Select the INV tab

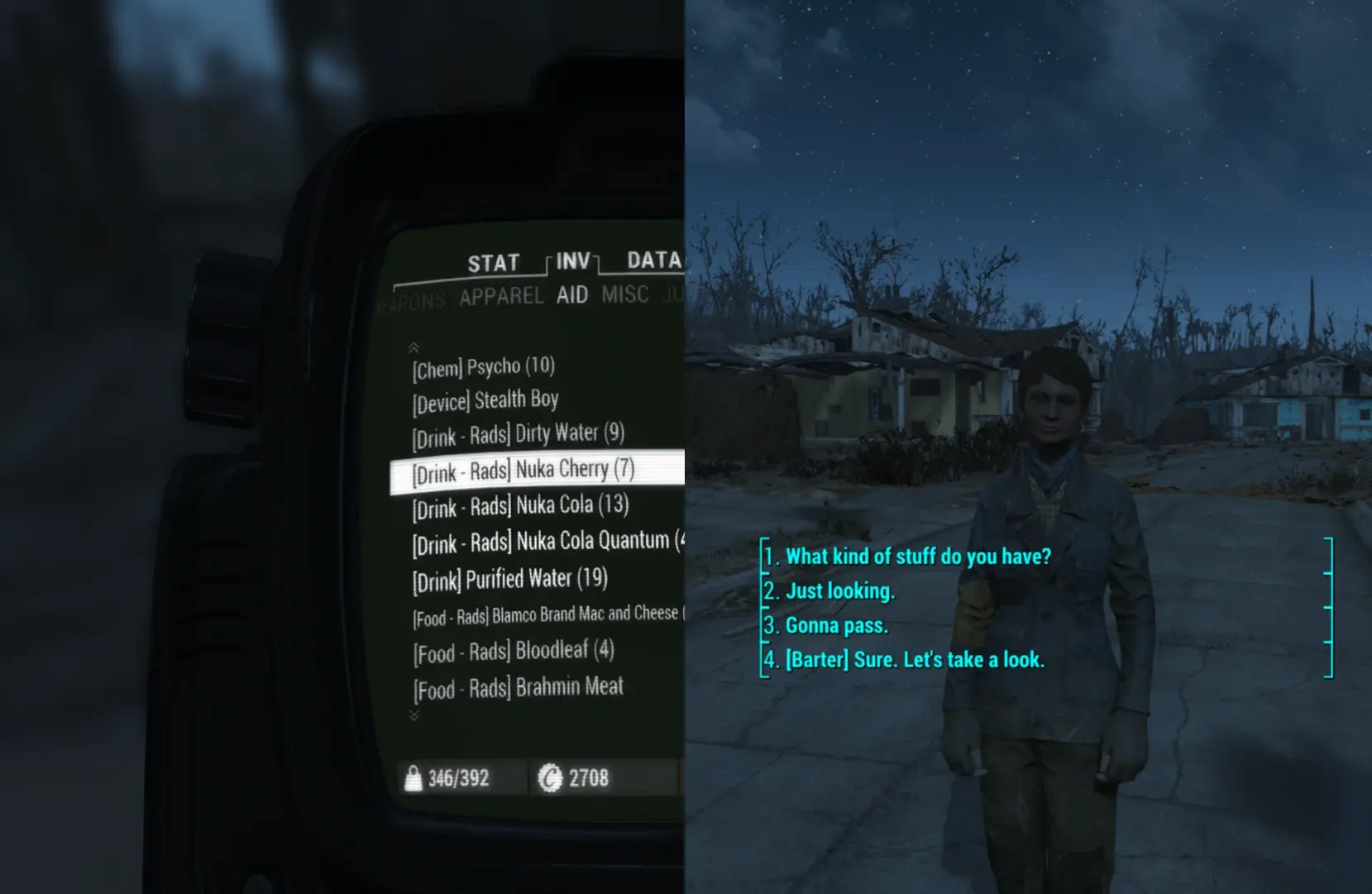(573, 262)
